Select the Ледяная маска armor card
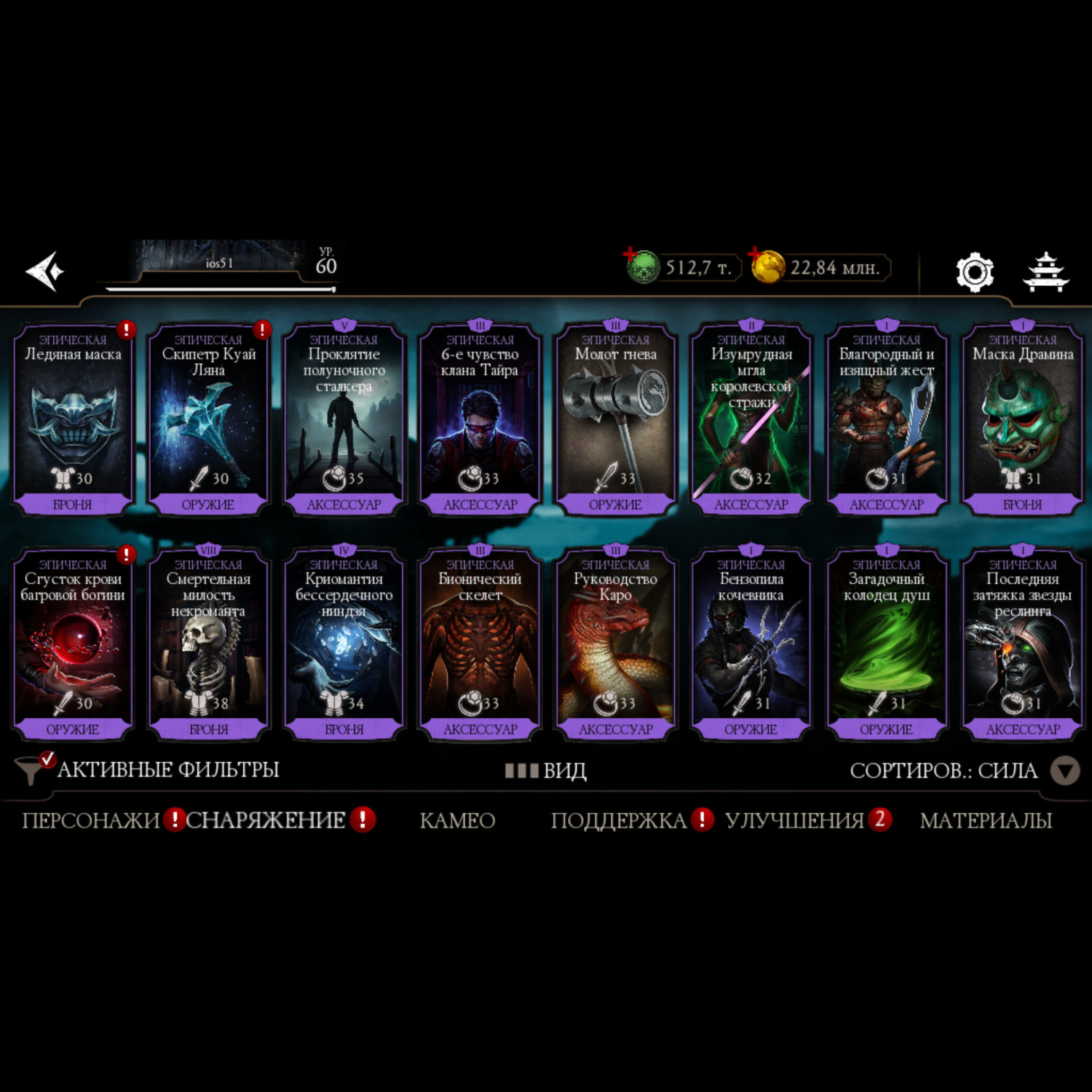 (73, 419)
